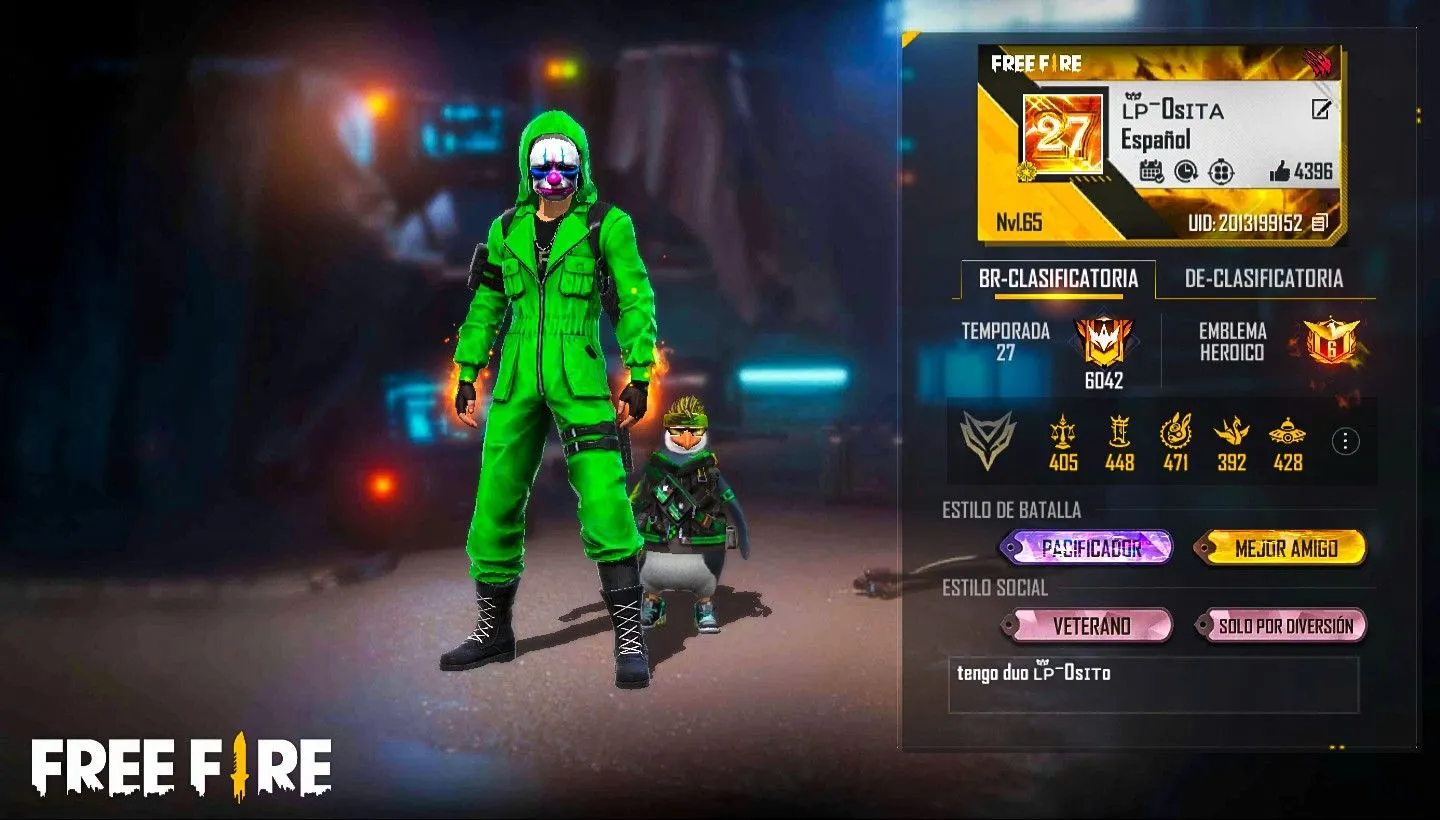The width and height of the screenshot is (1440, 820).
Task: Open the level 27 avatar frame
Action: point(1062,134)
